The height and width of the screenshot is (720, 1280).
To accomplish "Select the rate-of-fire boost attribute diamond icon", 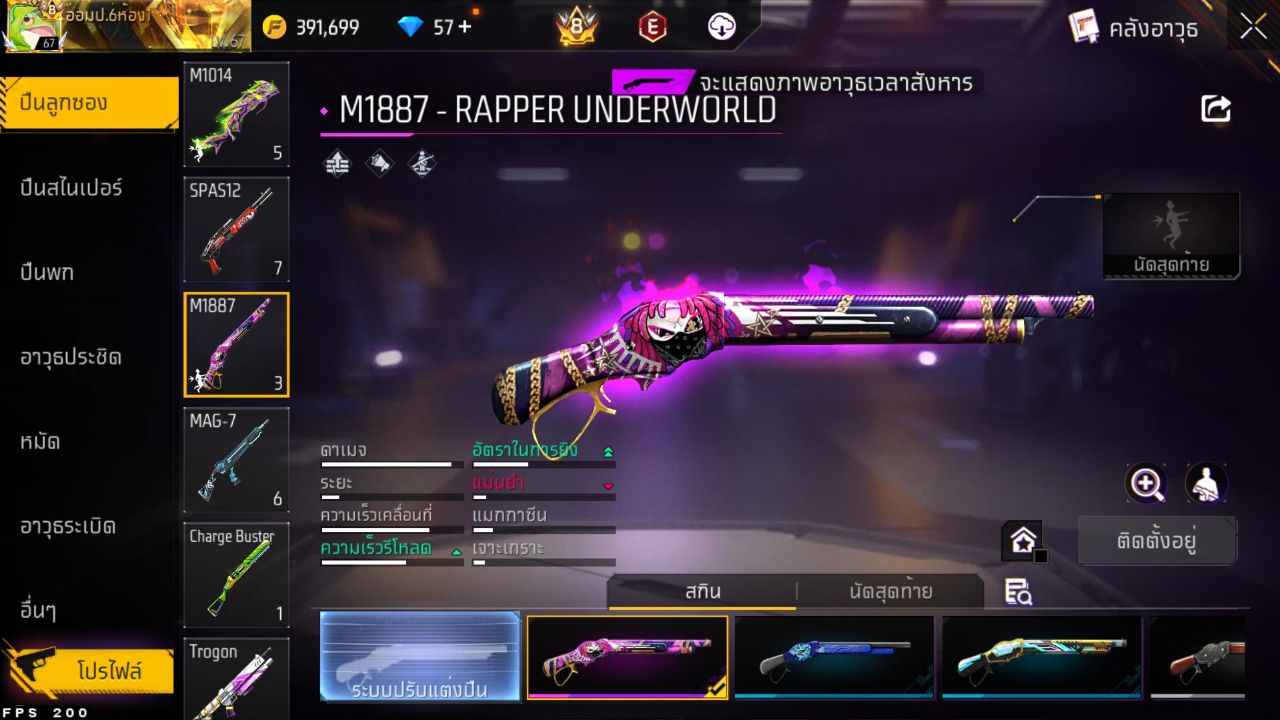I will pyautogui.click(x=337, y=162).
